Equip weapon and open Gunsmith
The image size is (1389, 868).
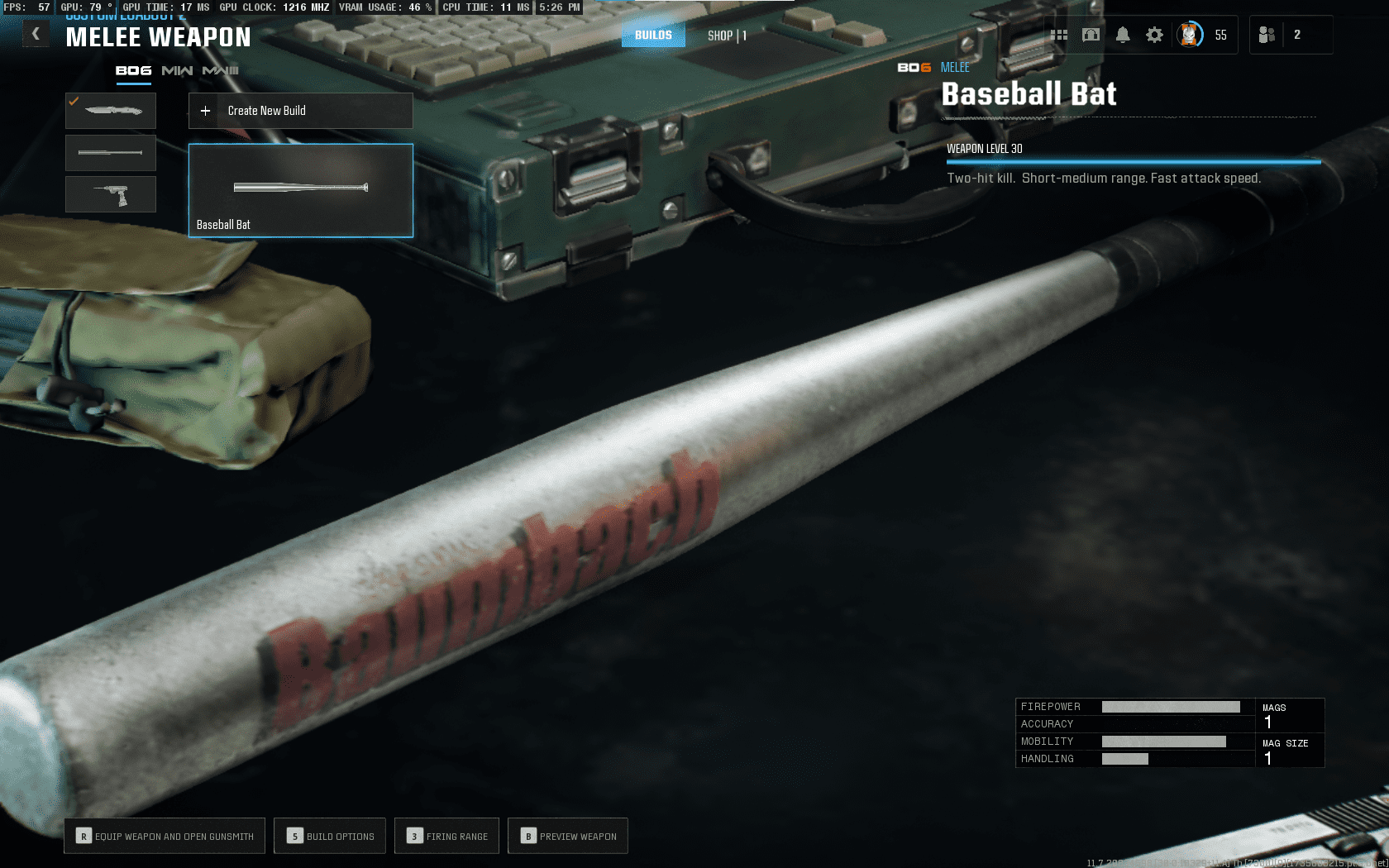point(165,836)
